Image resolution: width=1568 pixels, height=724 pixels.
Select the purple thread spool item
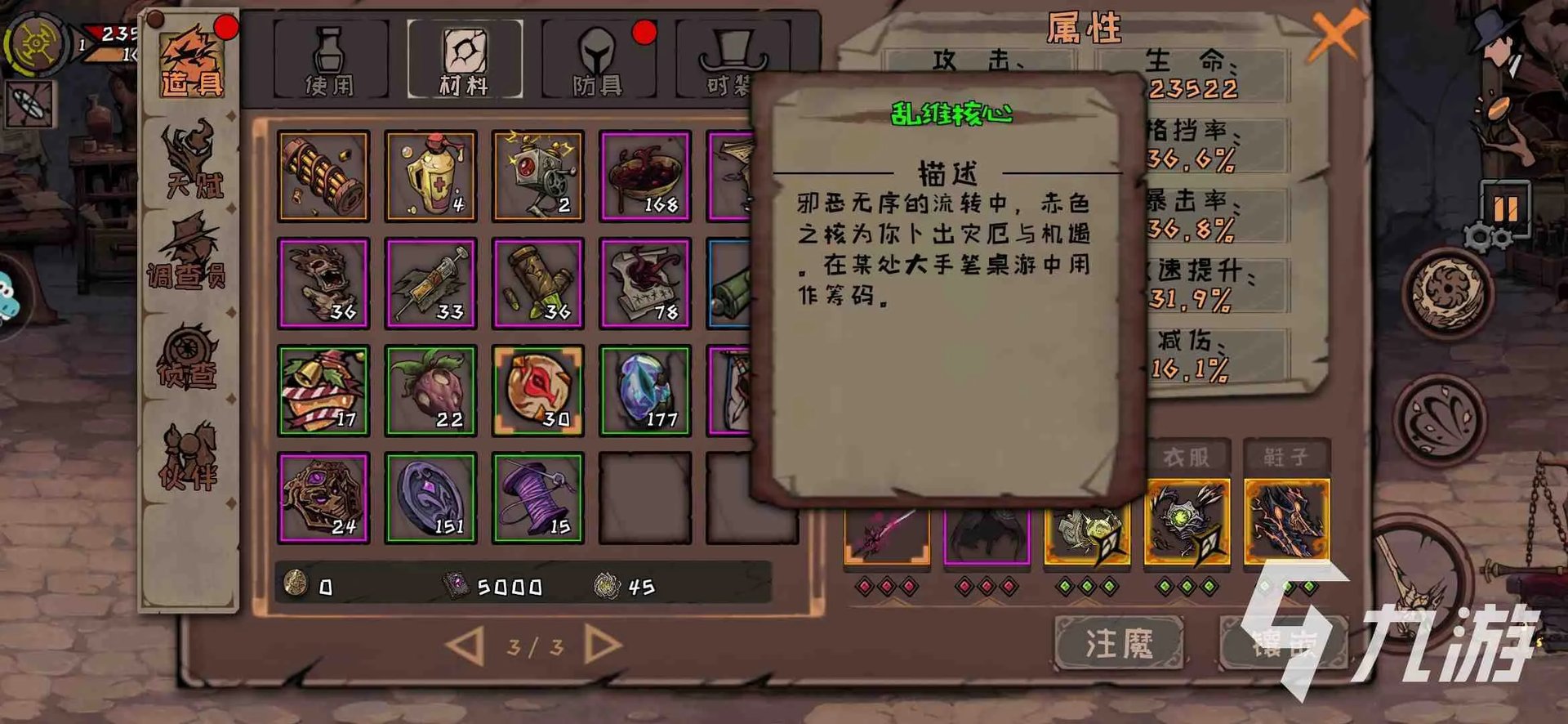click(537, 496)
